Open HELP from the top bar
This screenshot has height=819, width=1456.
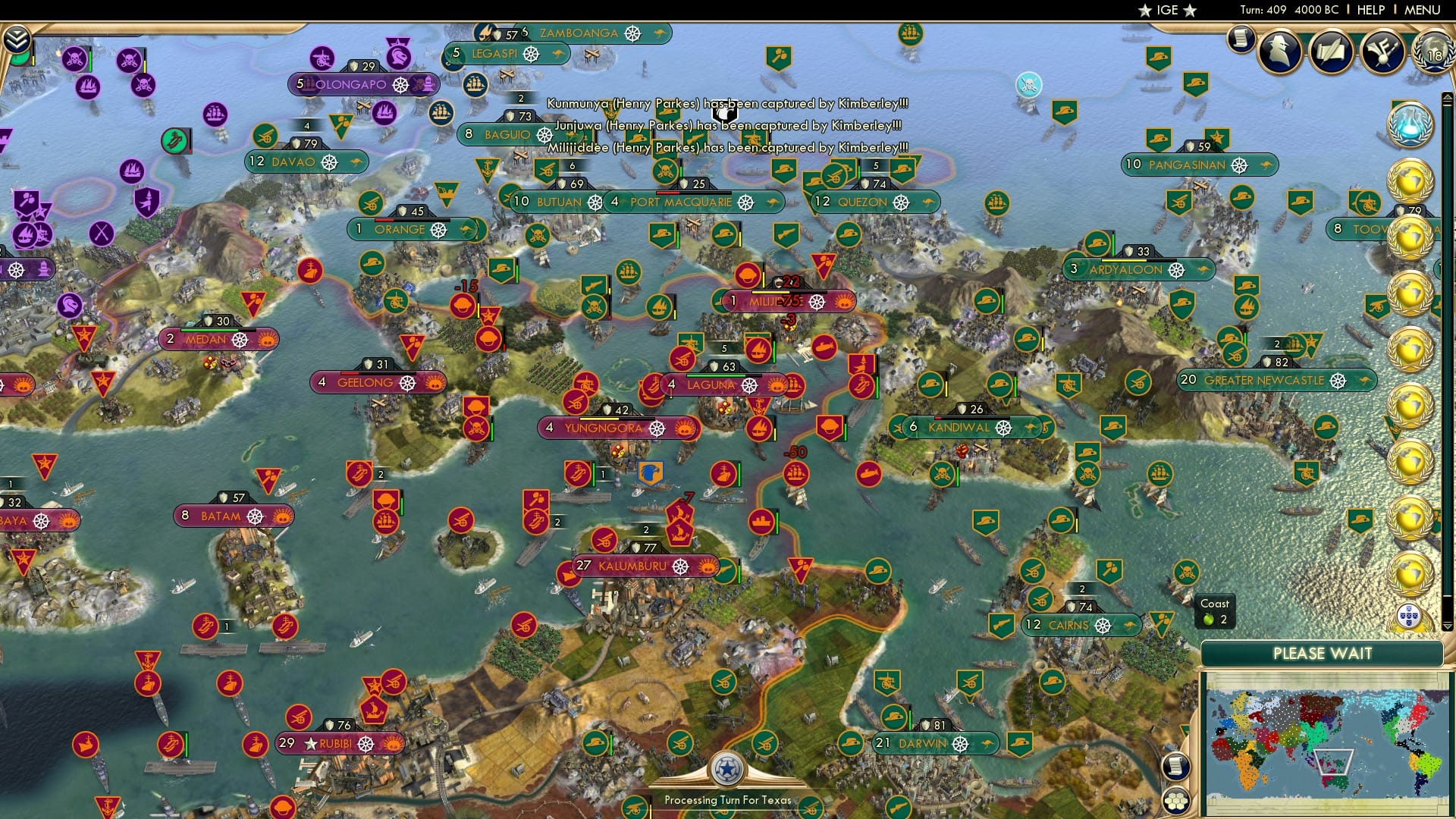pos(1373,10)
